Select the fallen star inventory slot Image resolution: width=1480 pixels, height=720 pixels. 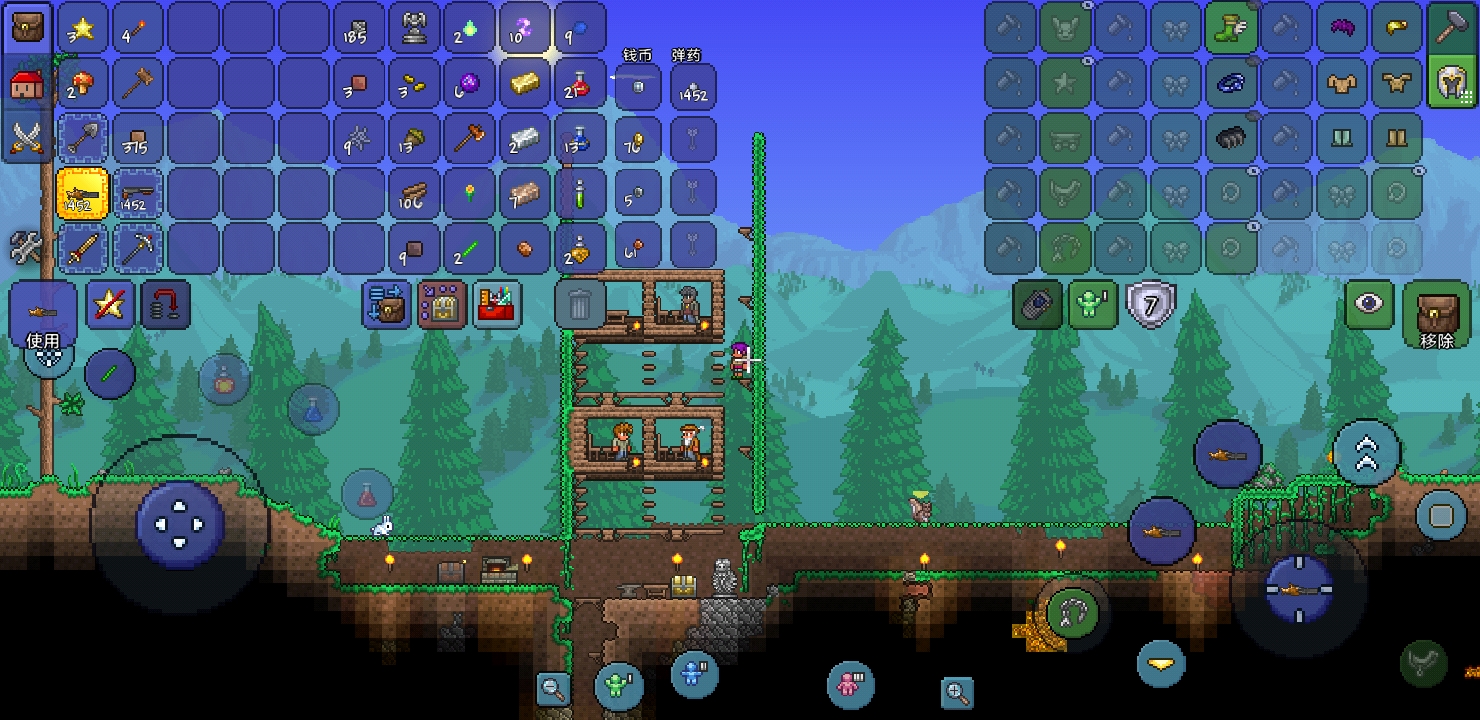[83, 28]
